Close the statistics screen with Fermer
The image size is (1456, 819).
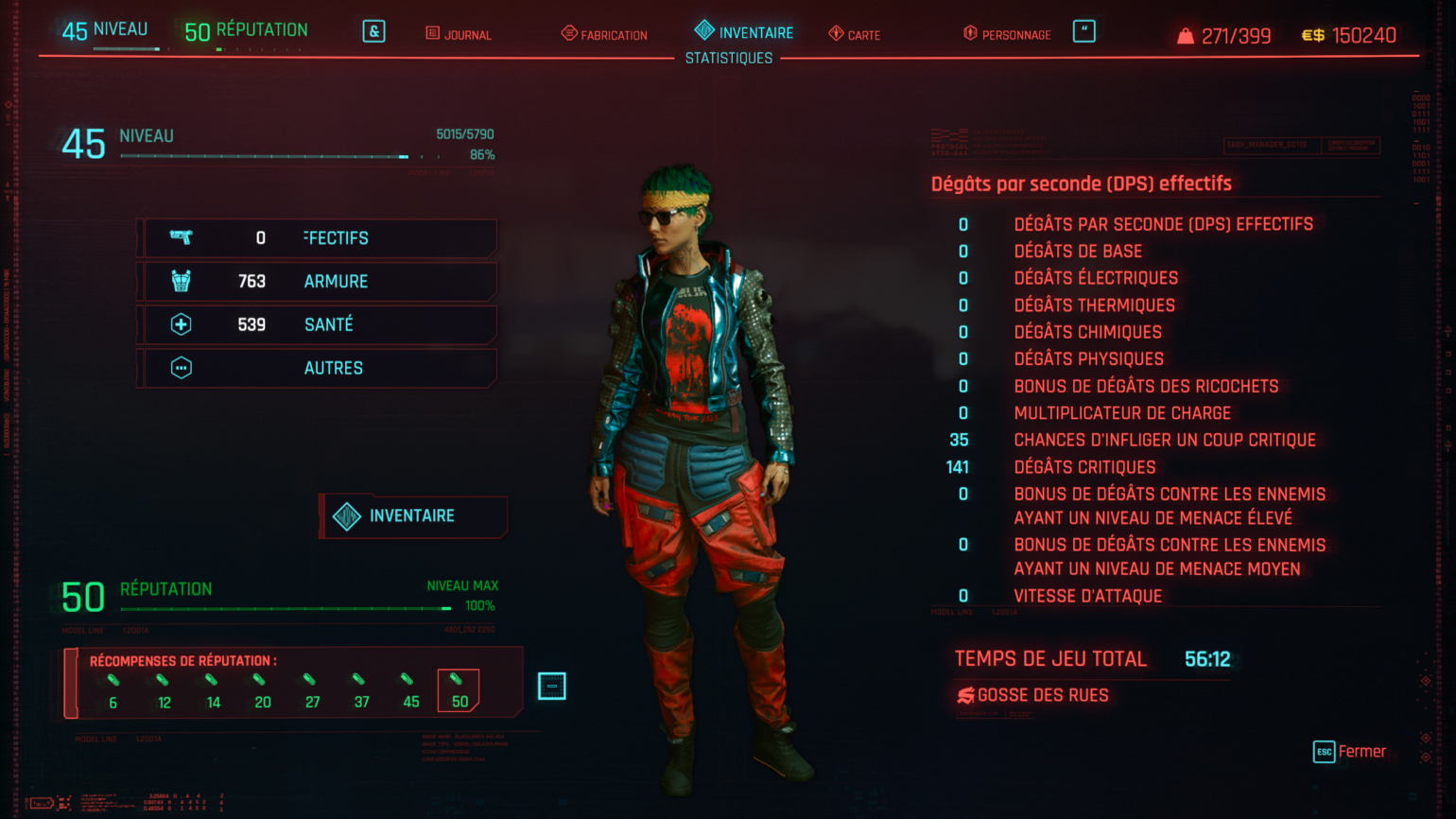tap(1350, 752)
